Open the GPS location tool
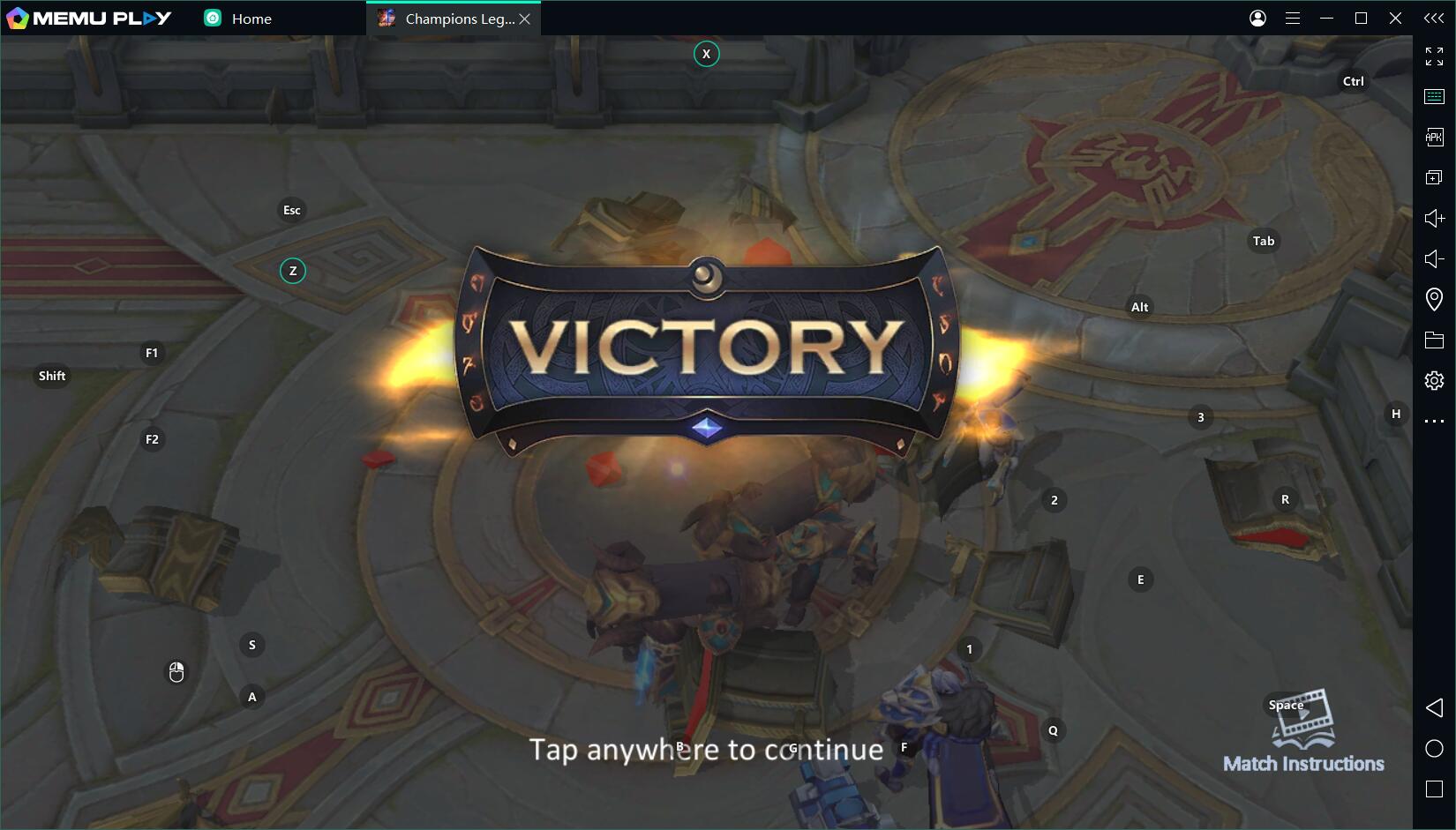The height and width of the screenshot is (830, 1456). coord(1434,299)
